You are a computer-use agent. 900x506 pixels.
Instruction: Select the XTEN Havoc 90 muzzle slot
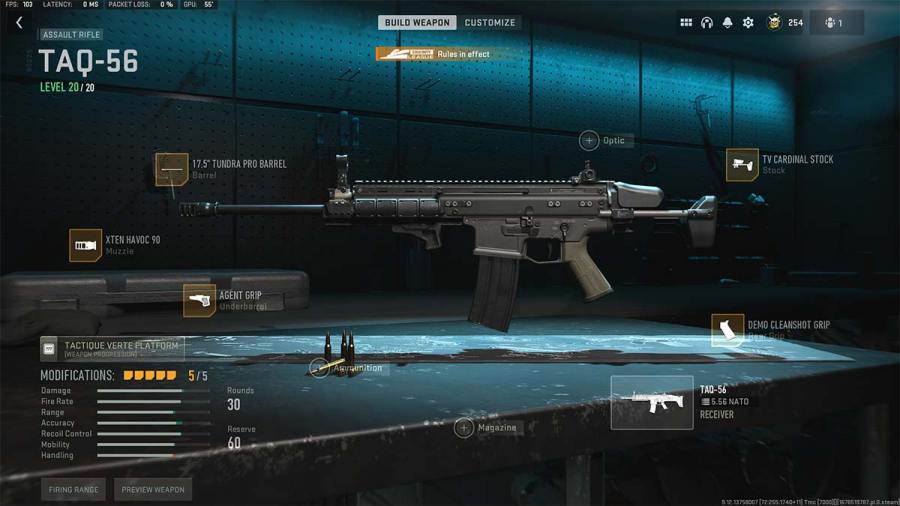coord(86,245)
